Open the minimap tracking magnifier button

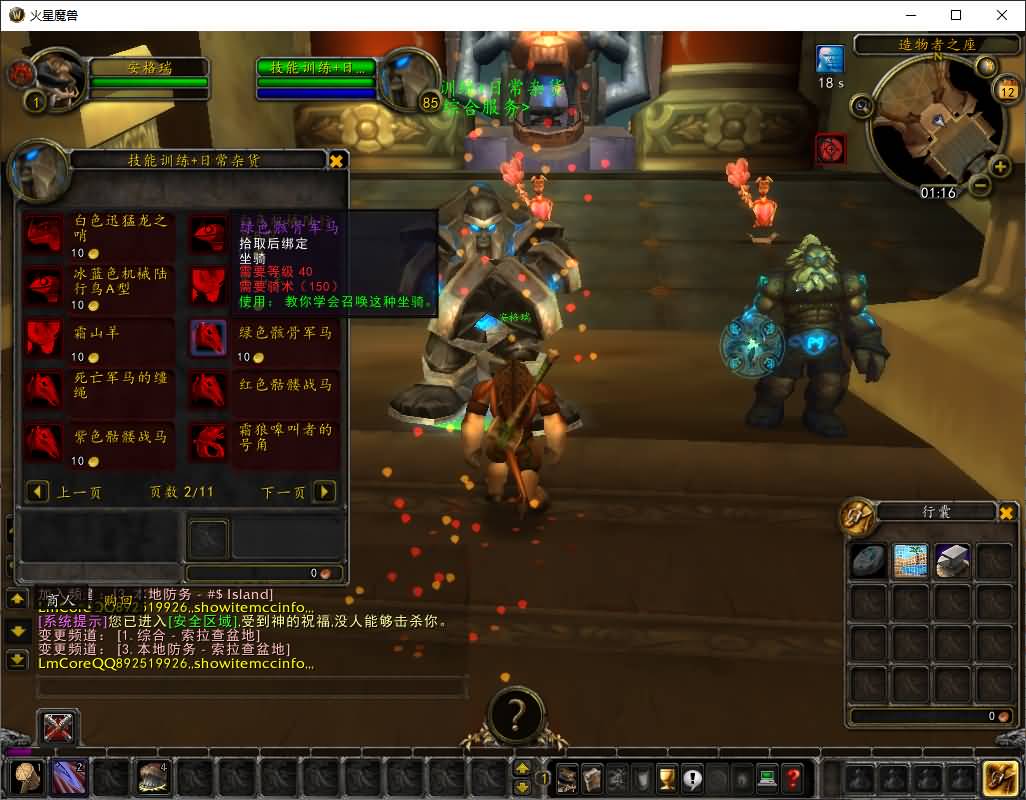861,104
